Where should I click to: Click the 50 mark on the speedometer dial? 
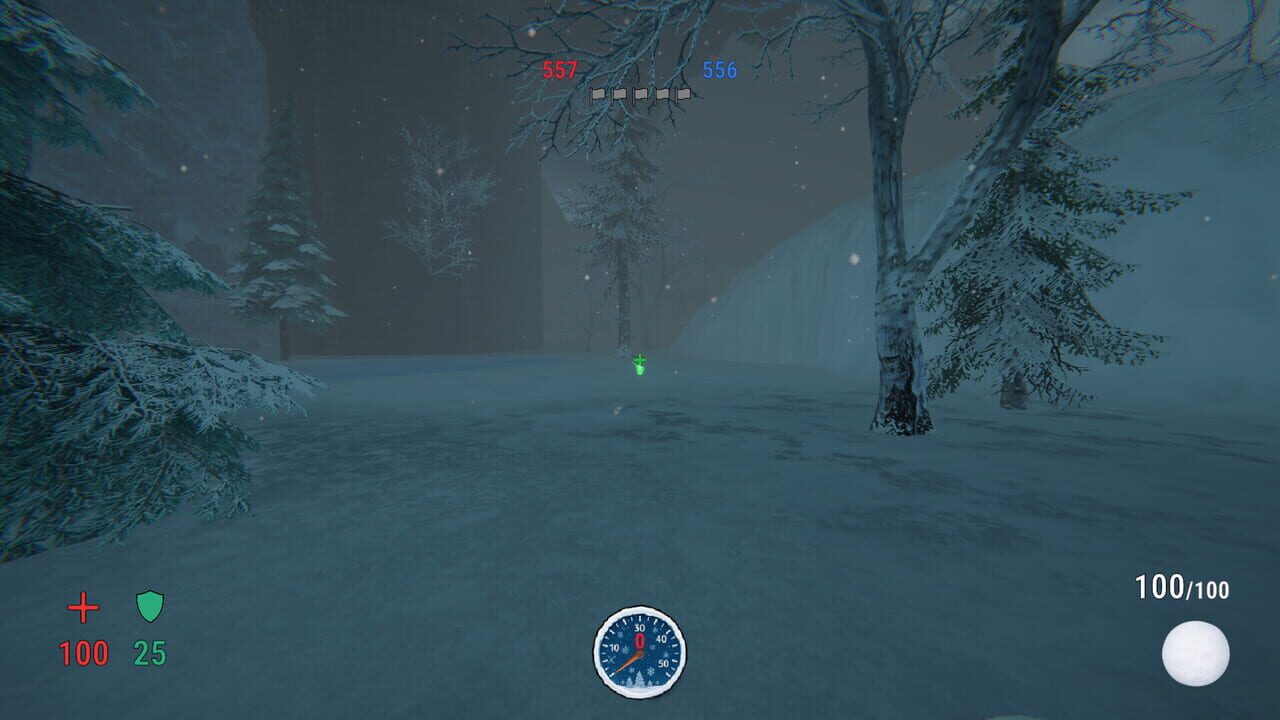pos(664,663)
